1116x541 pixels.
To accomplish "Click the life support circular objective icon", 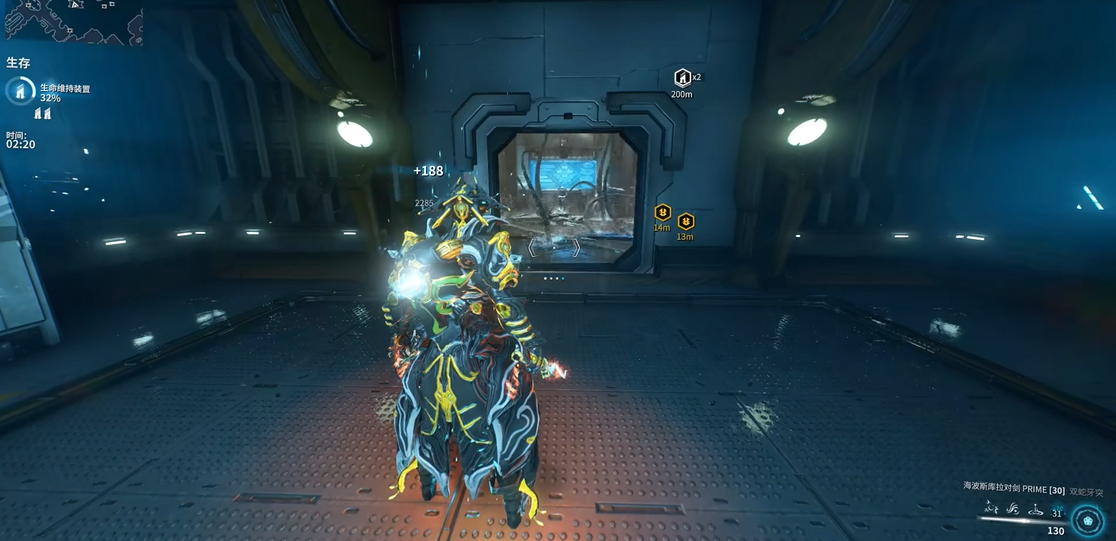I will [20, 91].
